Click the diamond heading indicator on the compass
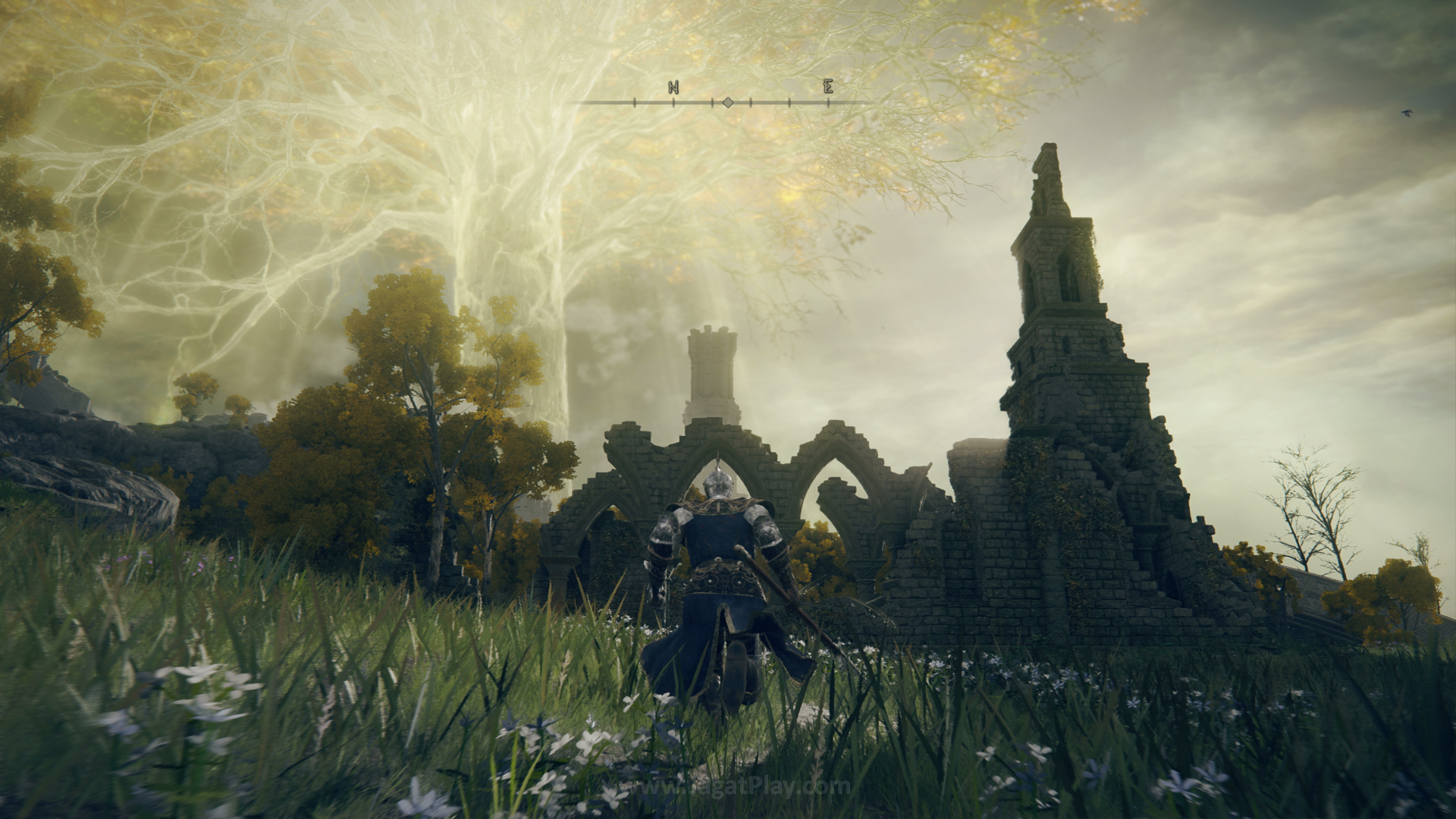Screen dimensions: 1456x819 [727, 102]
